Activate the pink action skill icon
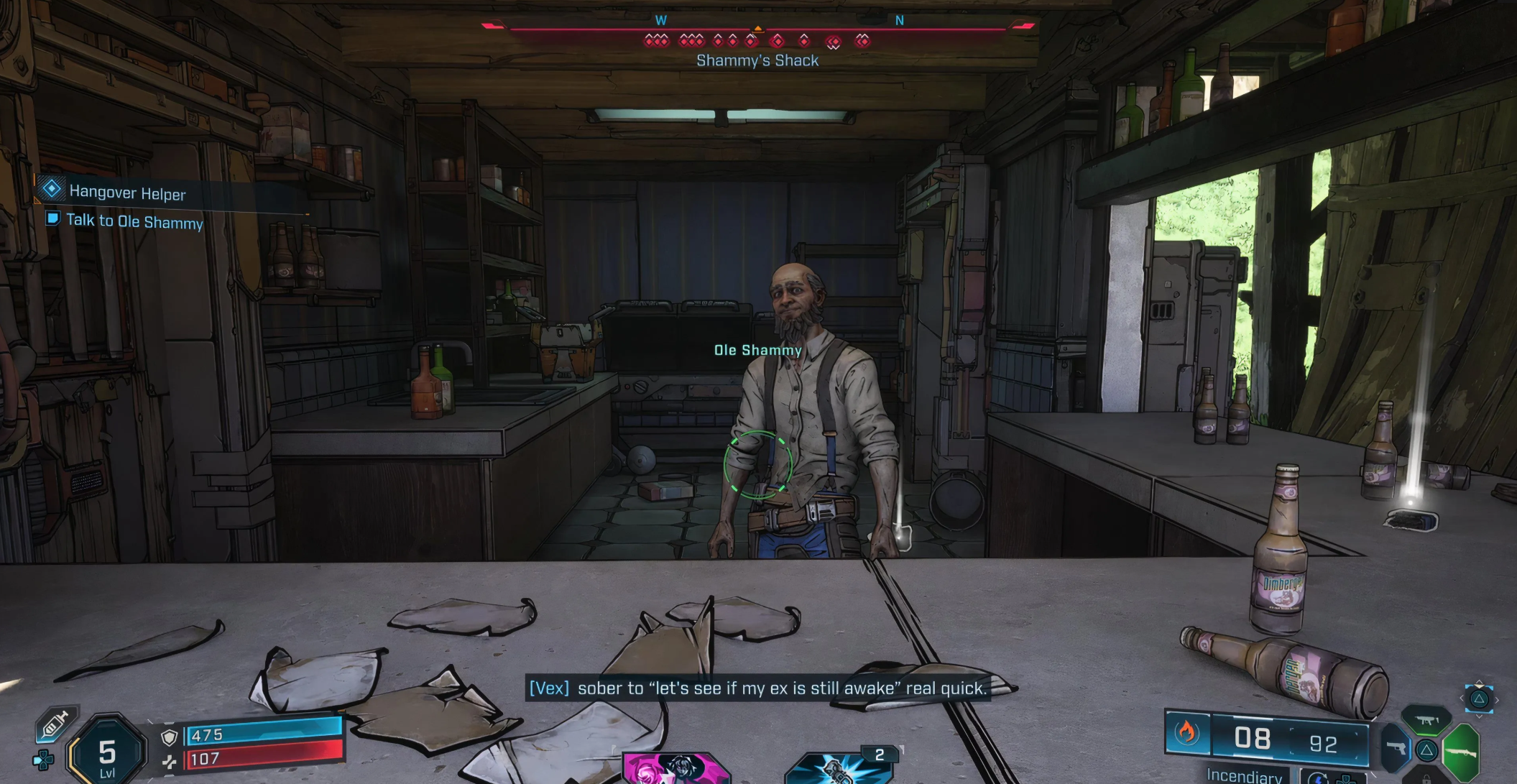 (x=675, y=768)
